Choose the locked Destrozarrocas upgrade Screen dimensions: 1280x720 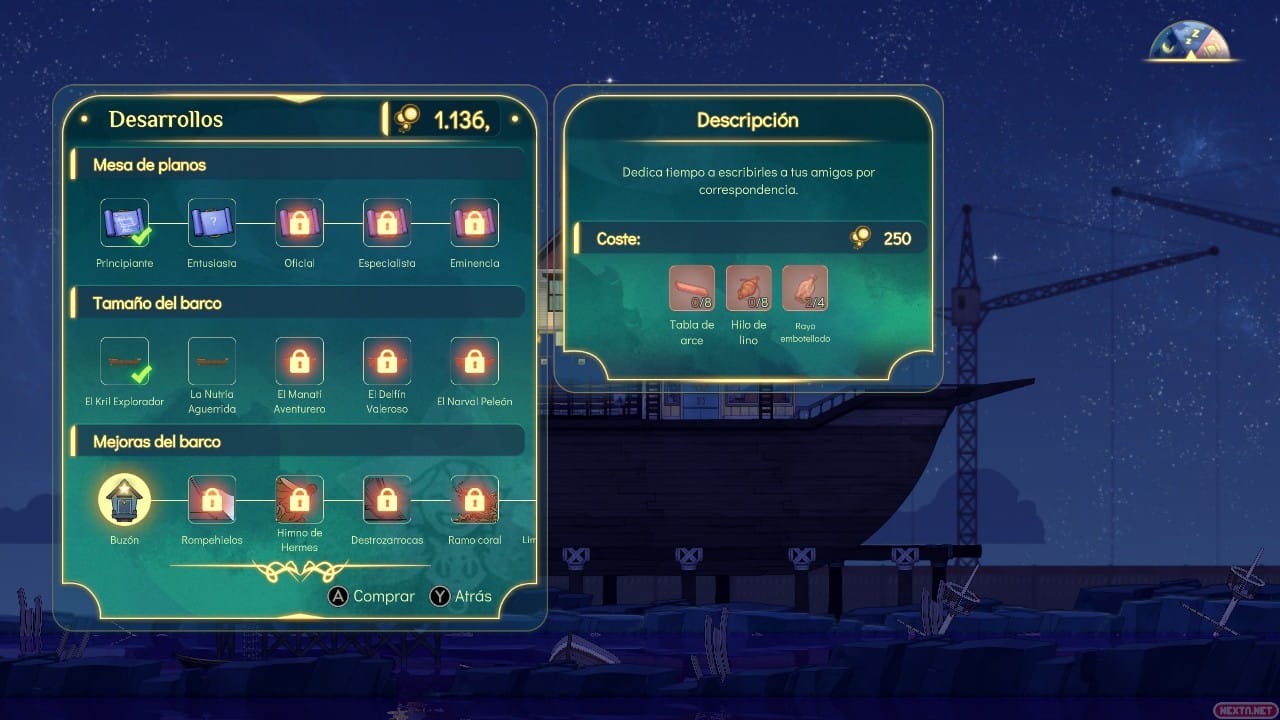pyautogui.click(x=387, y=499)
